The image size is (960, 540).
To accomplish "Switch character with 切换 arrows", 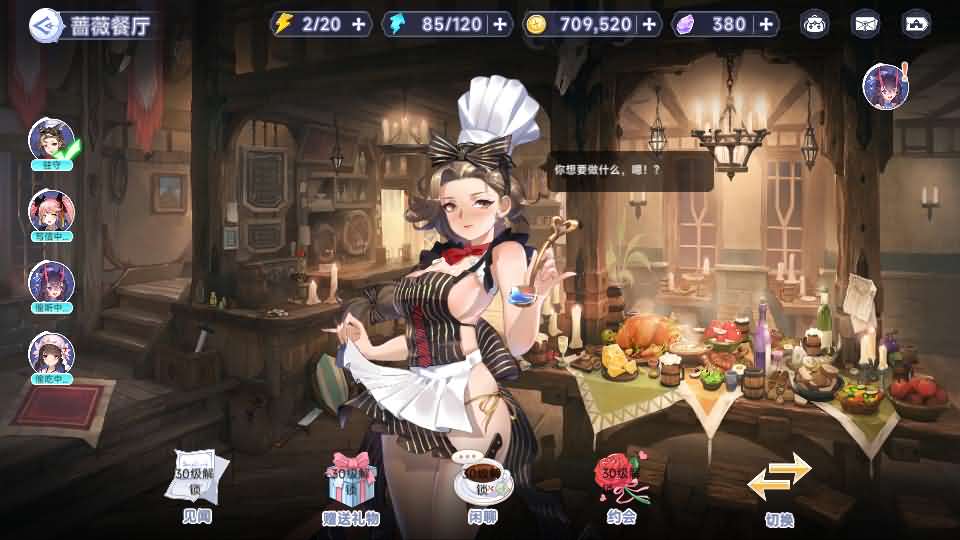I will point(780,485).
